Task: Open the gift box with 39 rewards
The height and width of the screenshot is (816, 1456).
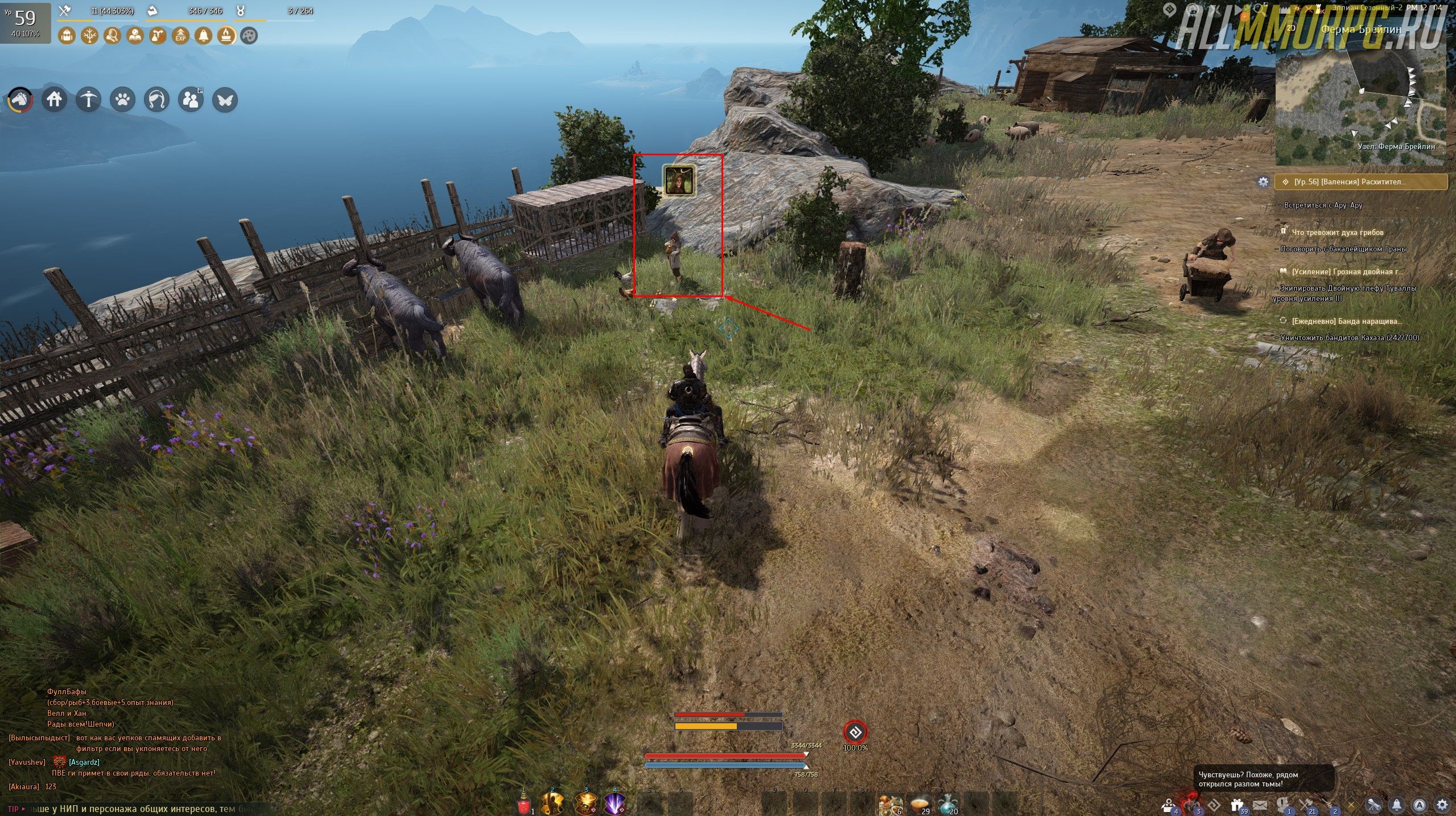Action: 1236,805
